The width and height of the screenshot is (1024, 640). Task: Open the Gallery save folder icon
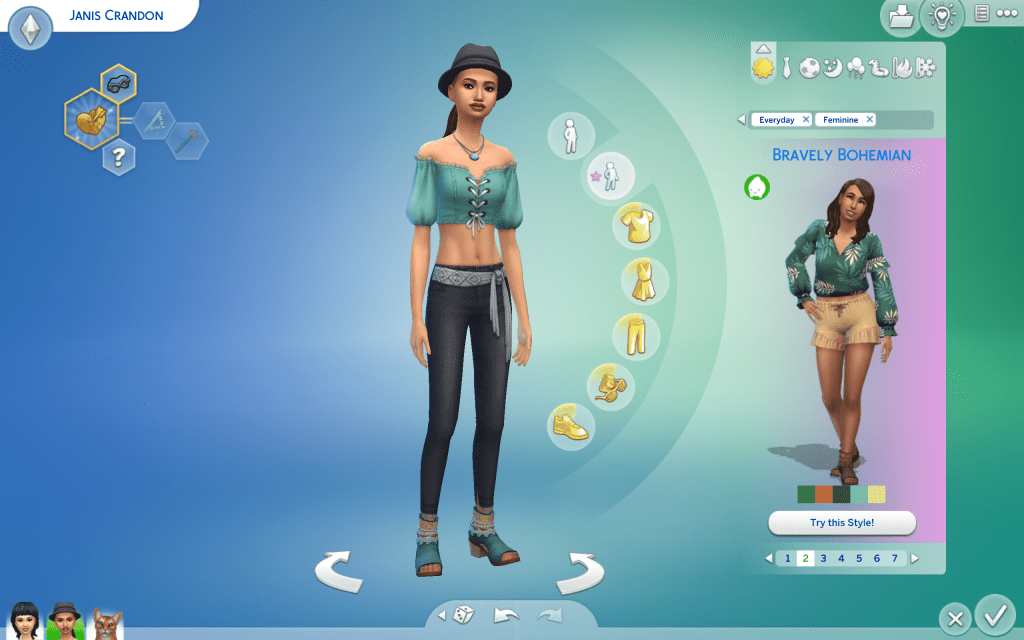(x=902, y=17)
